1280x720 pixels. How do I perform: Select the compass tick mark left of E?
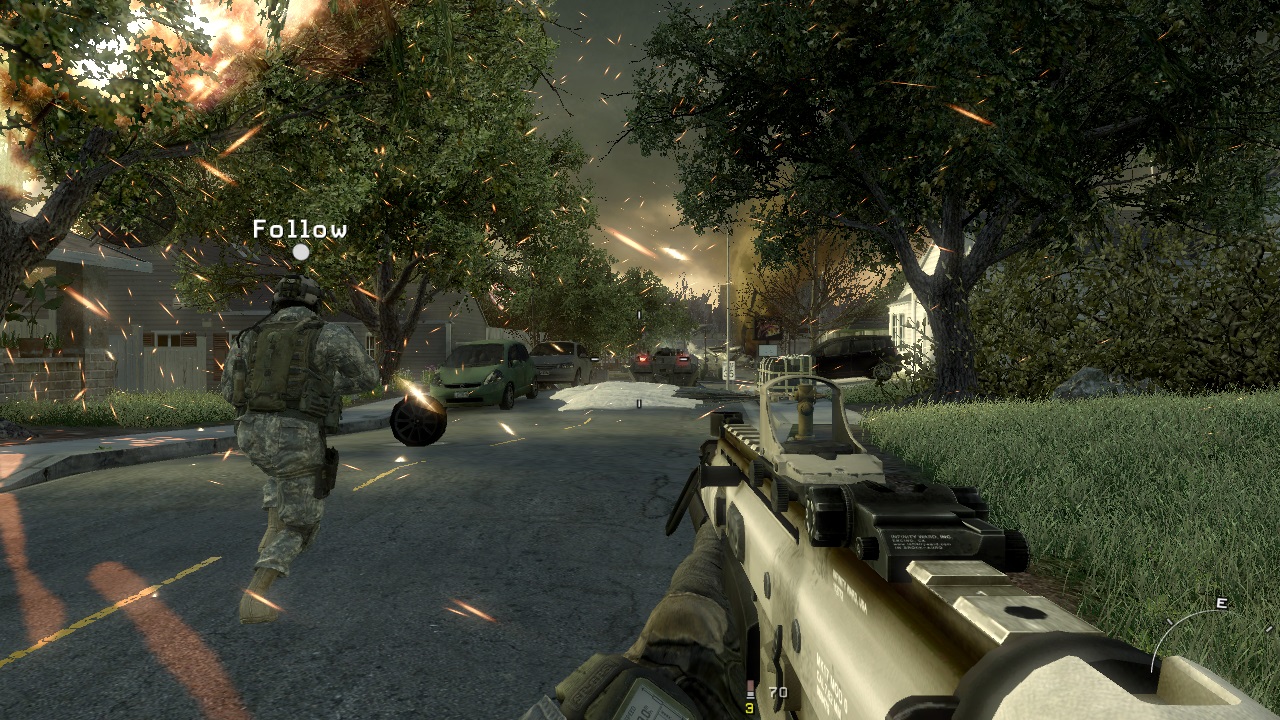click(1170, 620)
